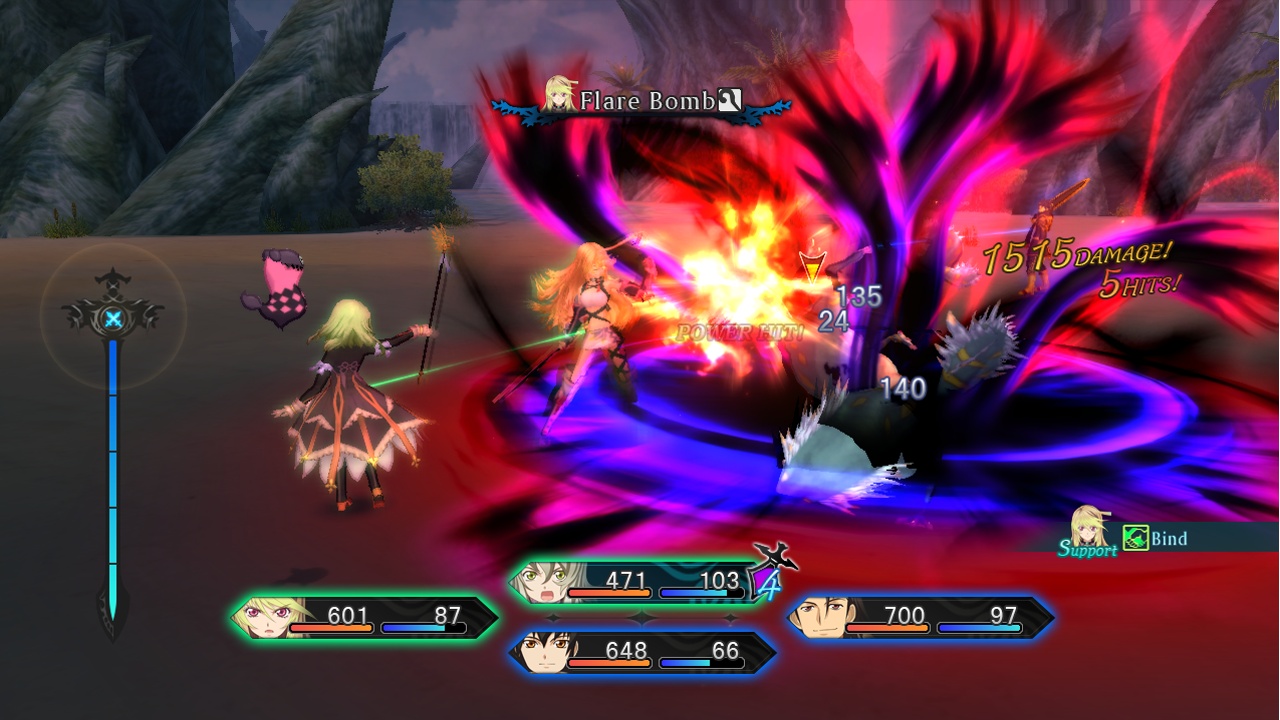The width and height of the screenshot is (1280, 720).
Task: Click the red target cursor arrow
Action: (811, 267)
